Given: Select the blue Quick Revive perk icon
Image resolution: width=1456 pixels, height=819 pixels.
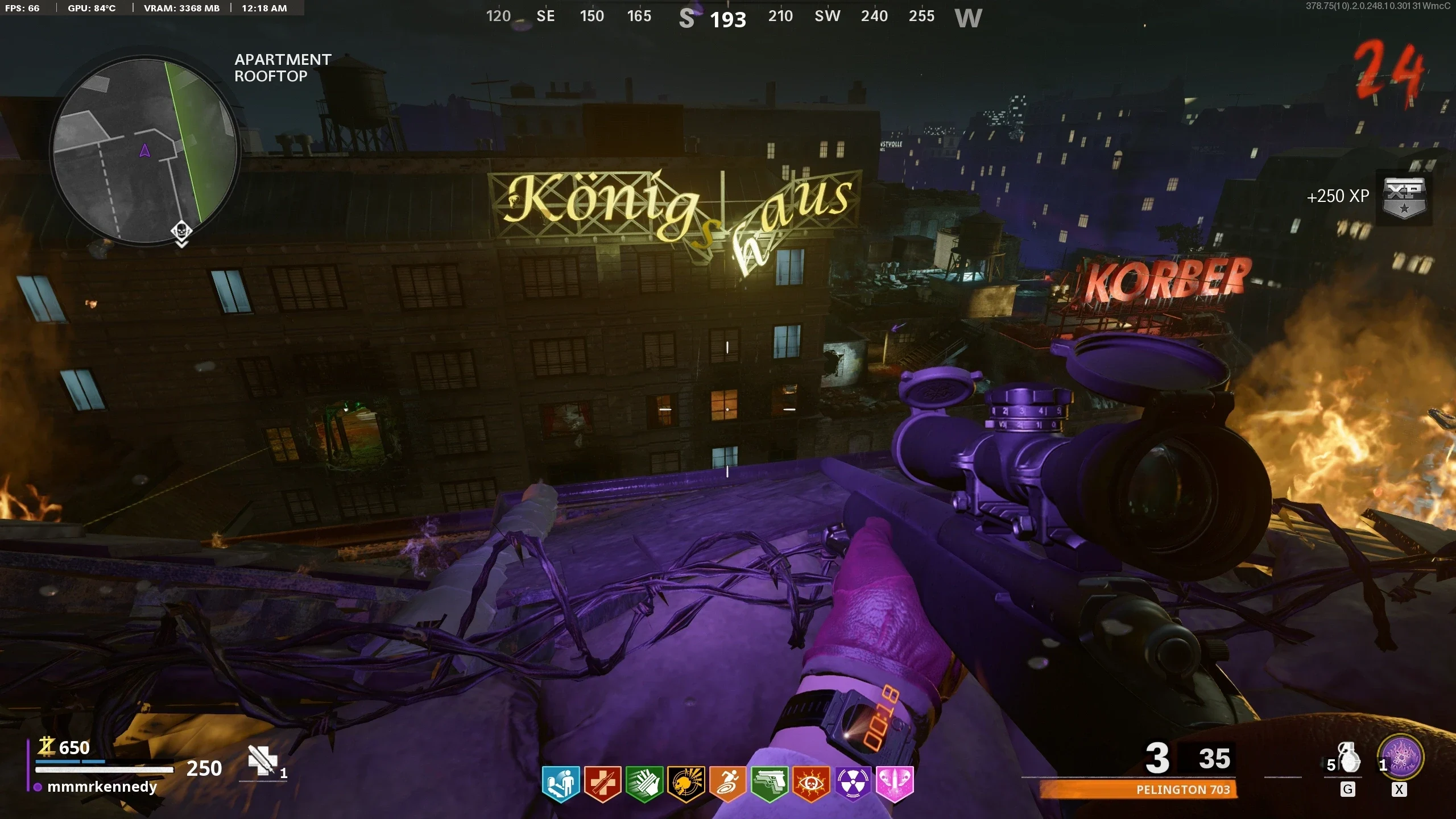Looking at the screenshot, I should (x=561, y=783).
